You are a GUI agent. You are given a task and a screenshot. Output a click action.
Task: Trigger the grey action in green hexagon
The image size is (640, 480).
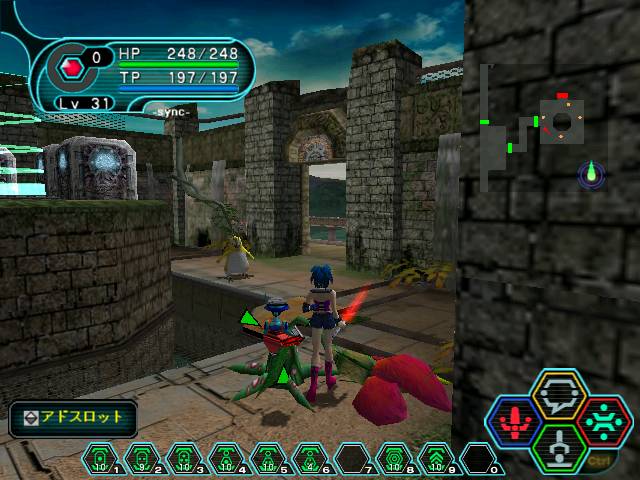coord(559,447)
